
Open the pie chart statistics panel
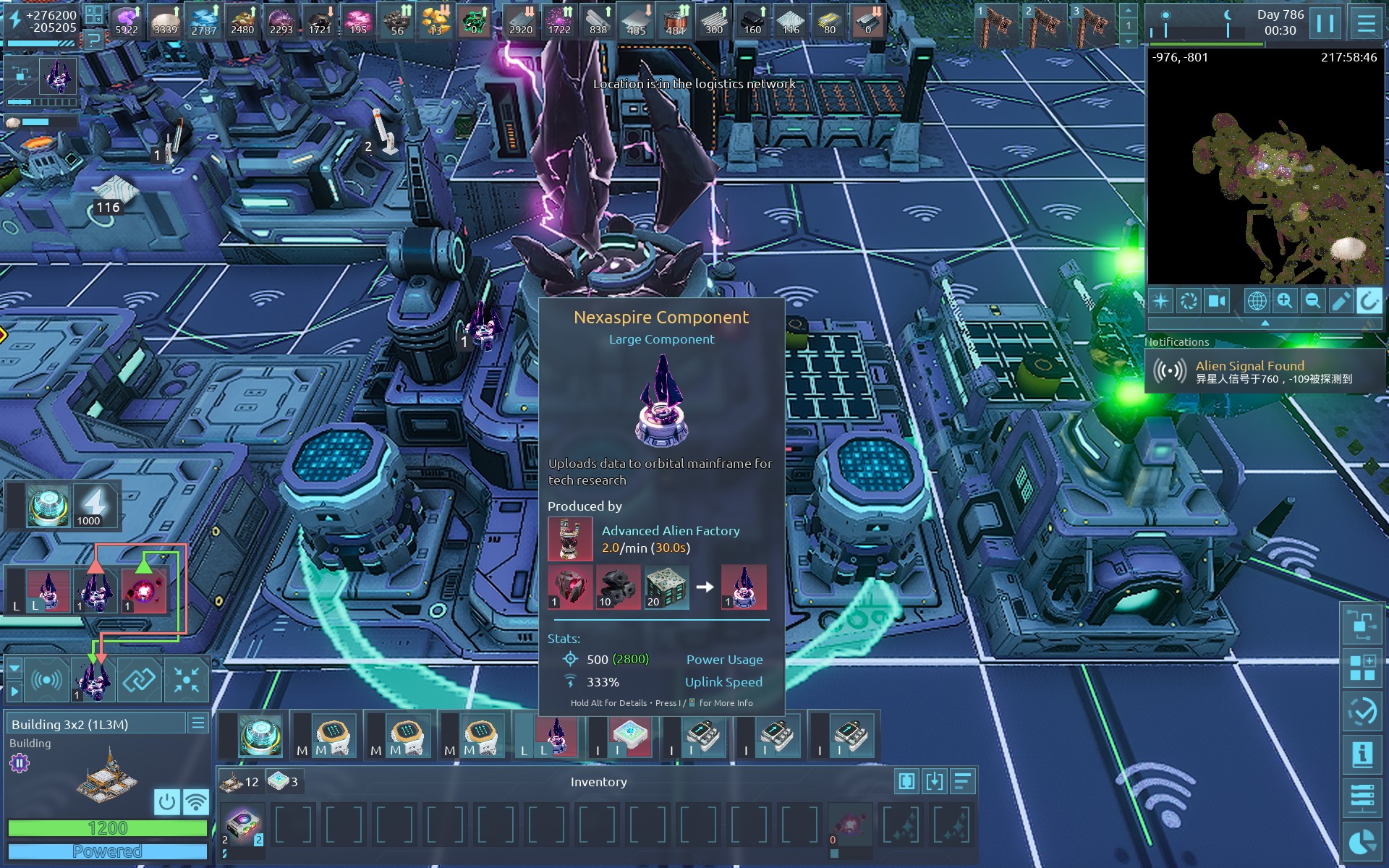coord(1362,843)
